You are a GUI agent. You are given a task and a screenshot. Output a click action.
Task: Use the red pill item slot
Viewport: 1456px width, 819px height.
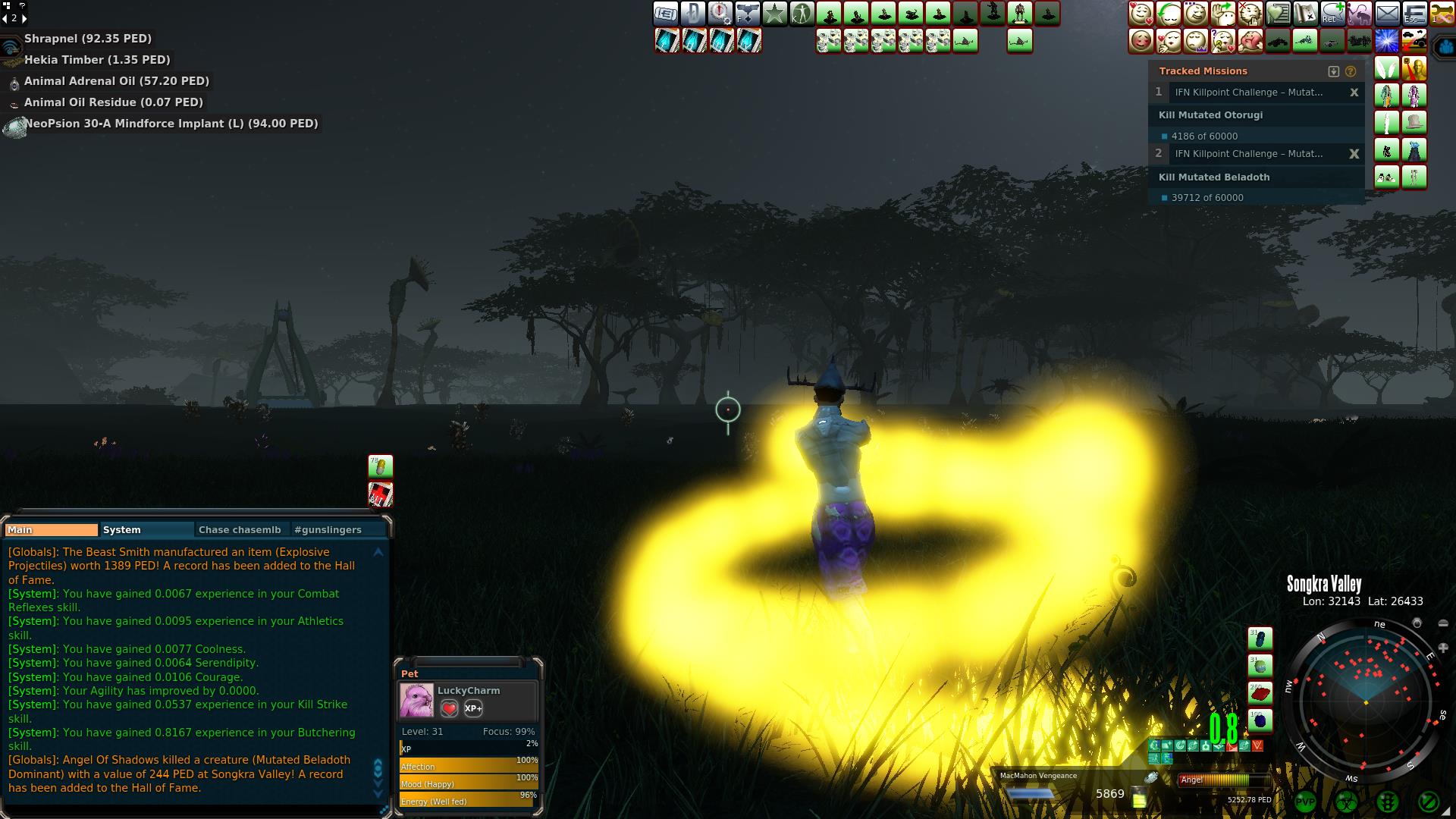point(1260,693)
